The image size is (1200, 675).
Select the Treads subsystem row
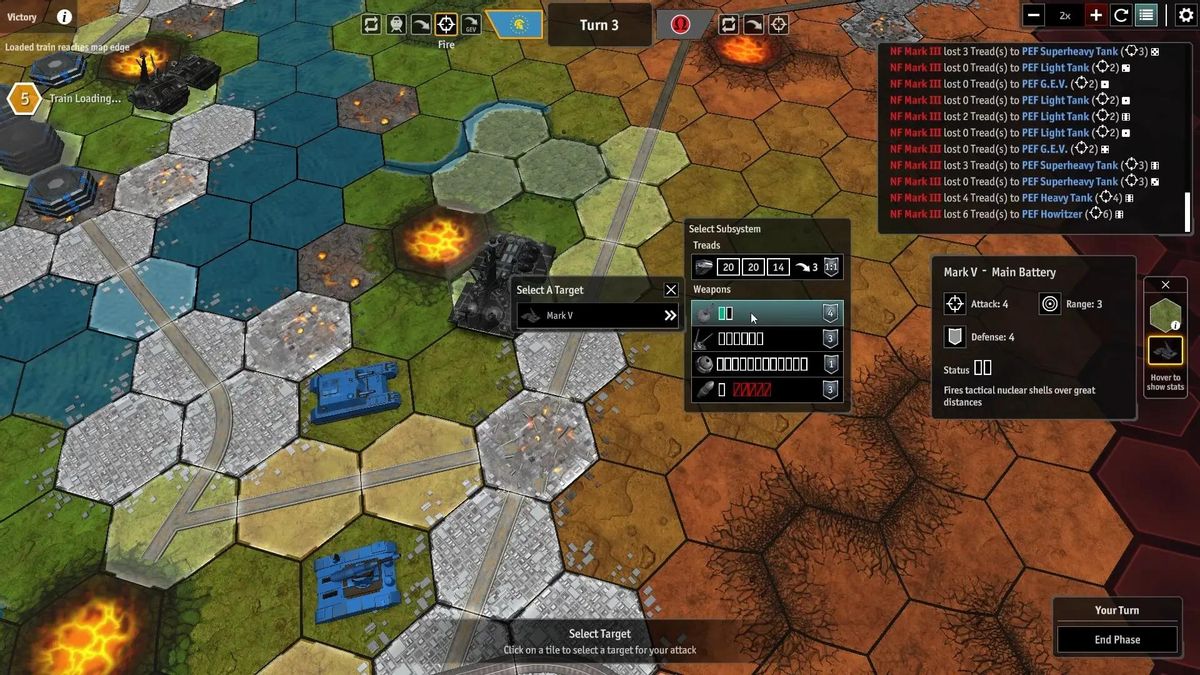(767, 267)
